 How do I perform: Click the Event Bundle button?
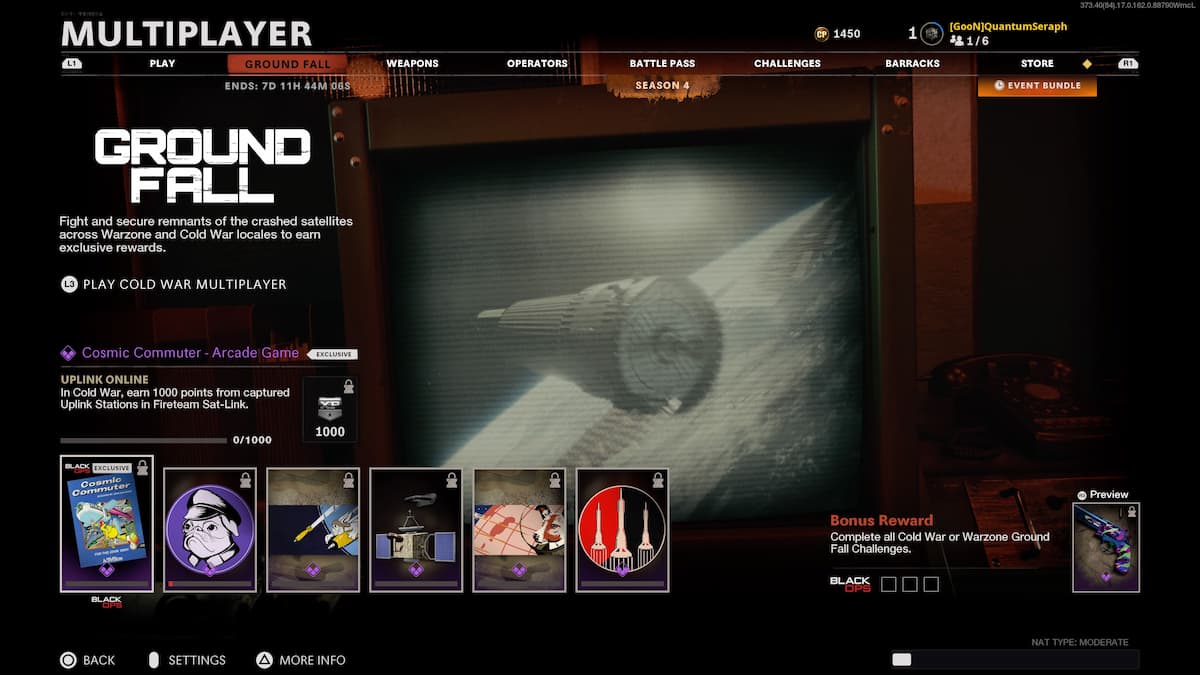[1037, 86]
